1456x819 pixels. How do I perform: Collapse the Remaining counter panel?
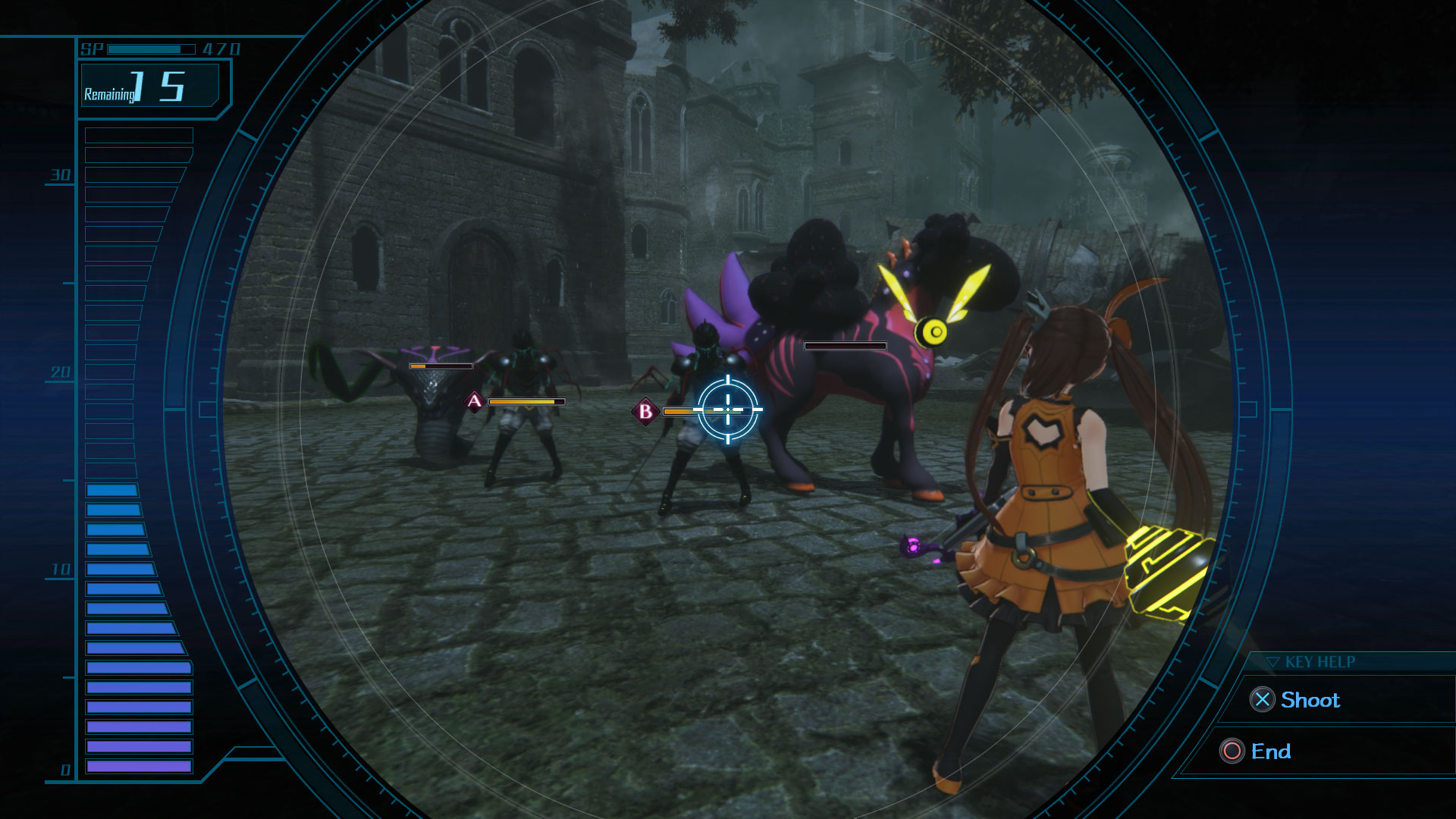point(149,86)
